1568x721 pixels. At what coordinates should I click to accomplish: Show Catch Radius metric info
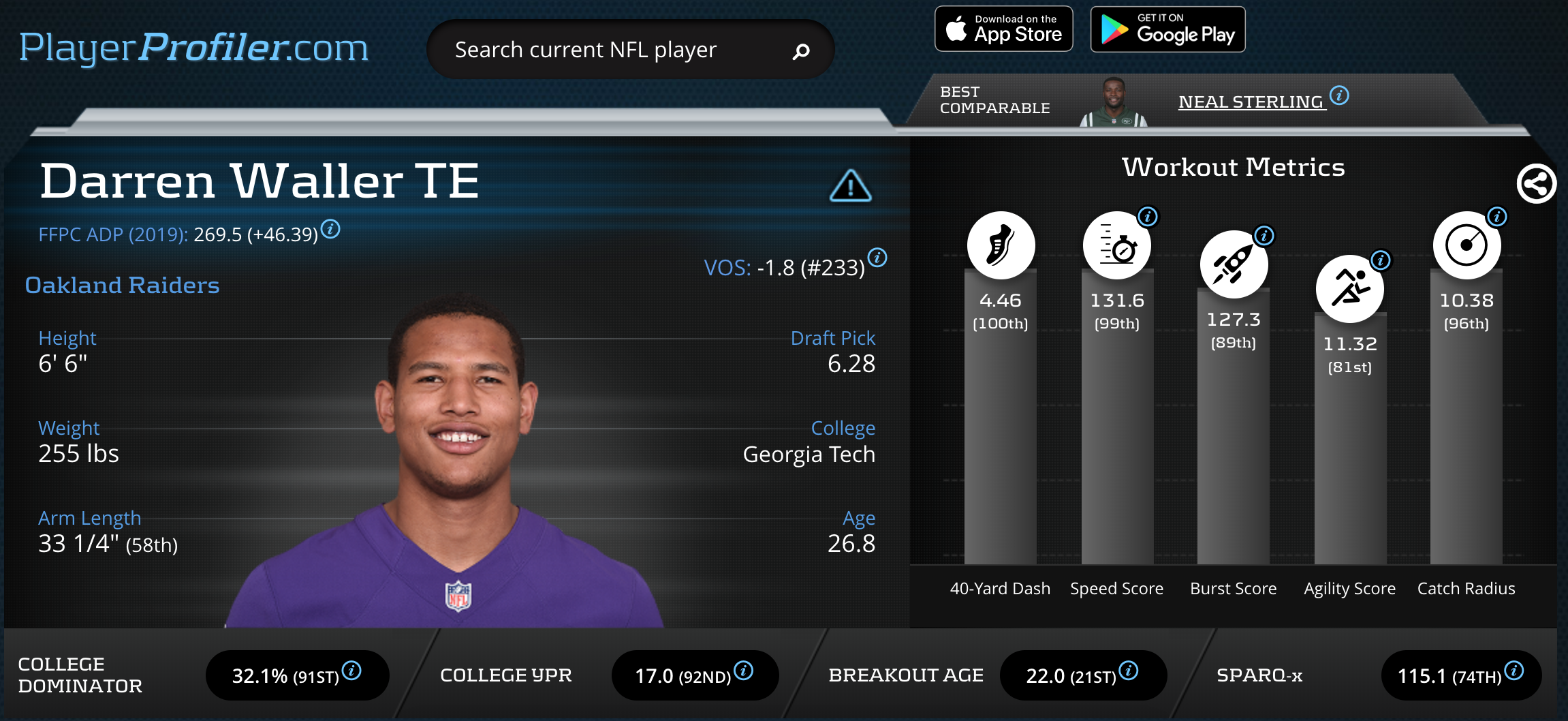pos(1496,217)
